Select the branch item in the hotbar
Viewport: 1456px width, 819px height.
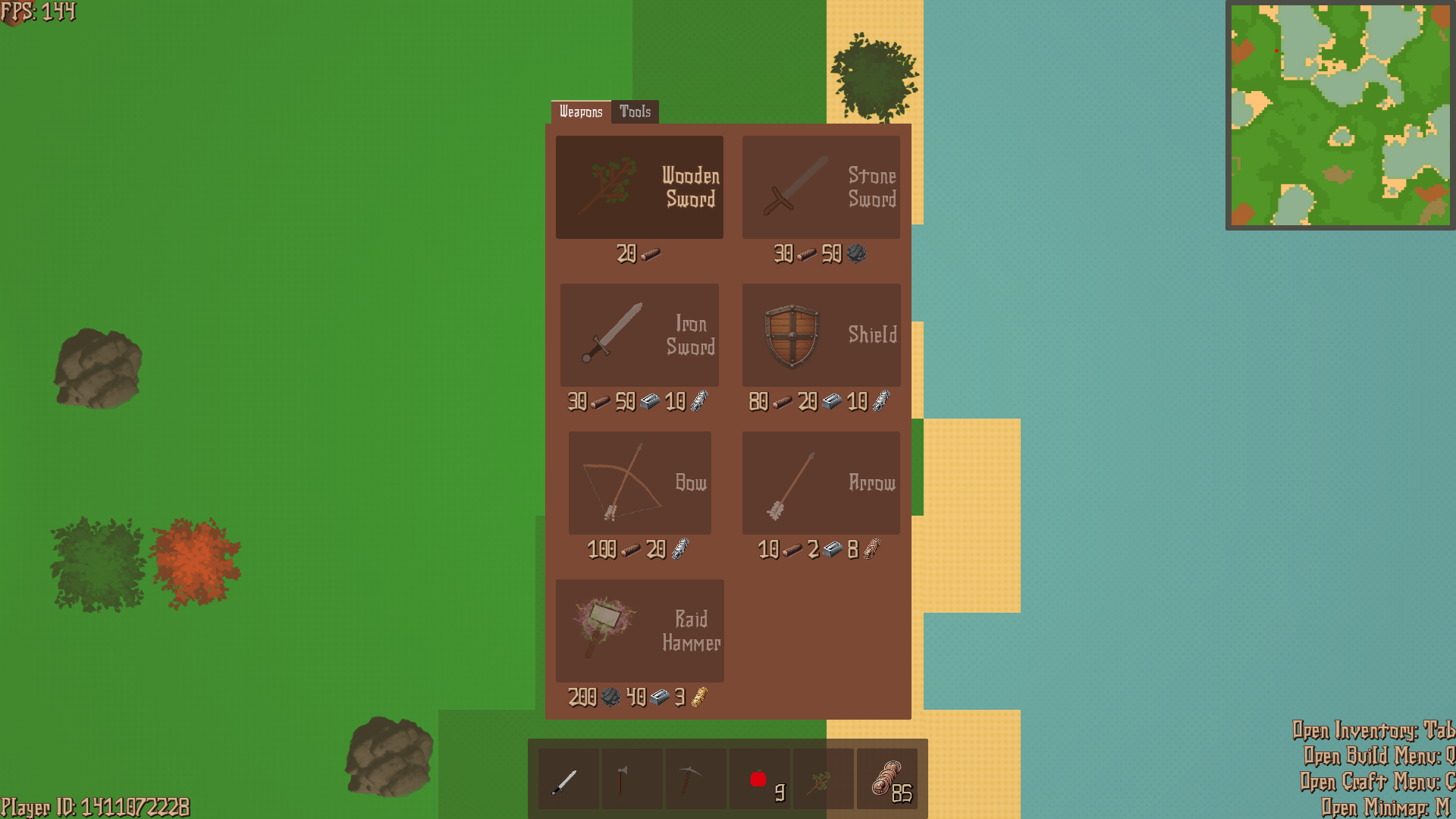823,777
